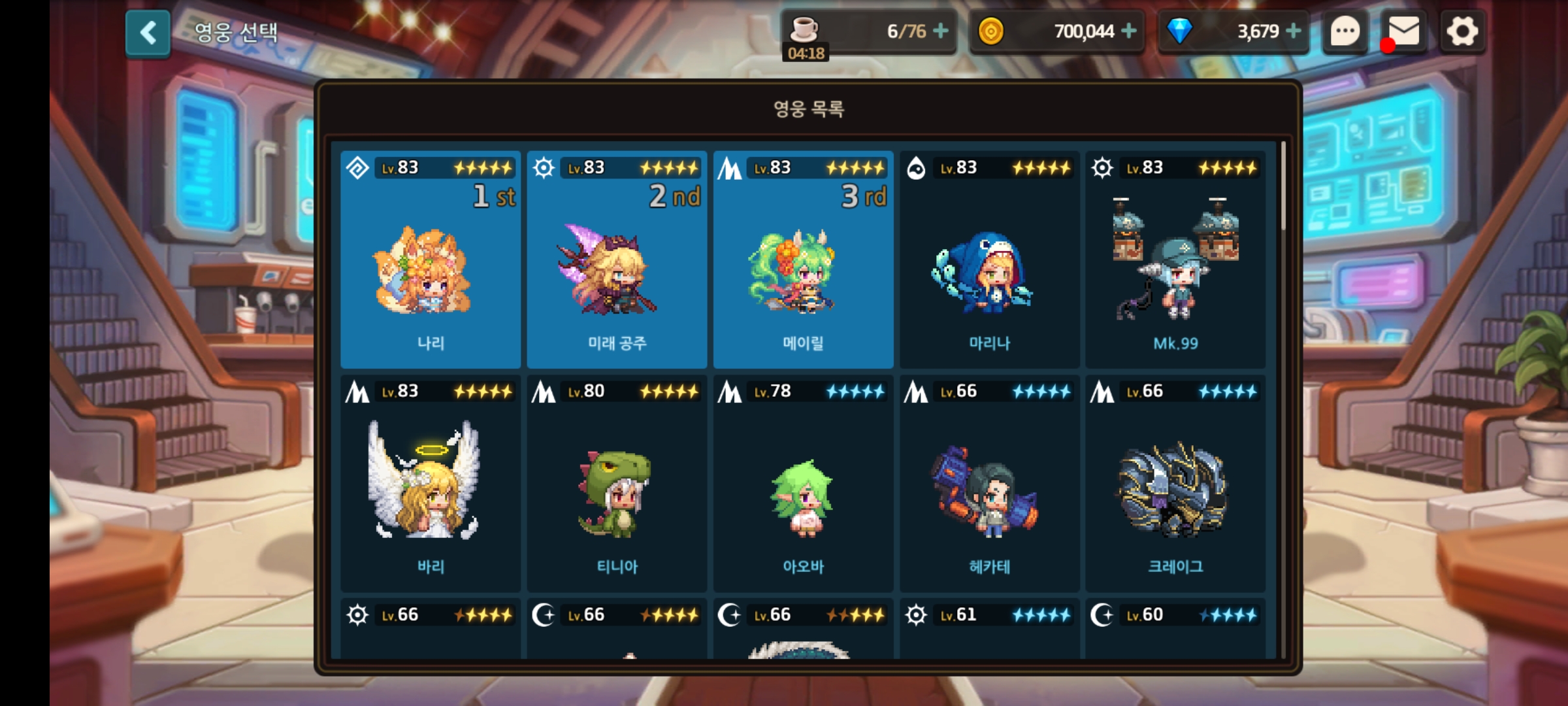Viewport: 1568px width, 706px height.
Task: Open the mailbox envelope
Action: 1403,31
